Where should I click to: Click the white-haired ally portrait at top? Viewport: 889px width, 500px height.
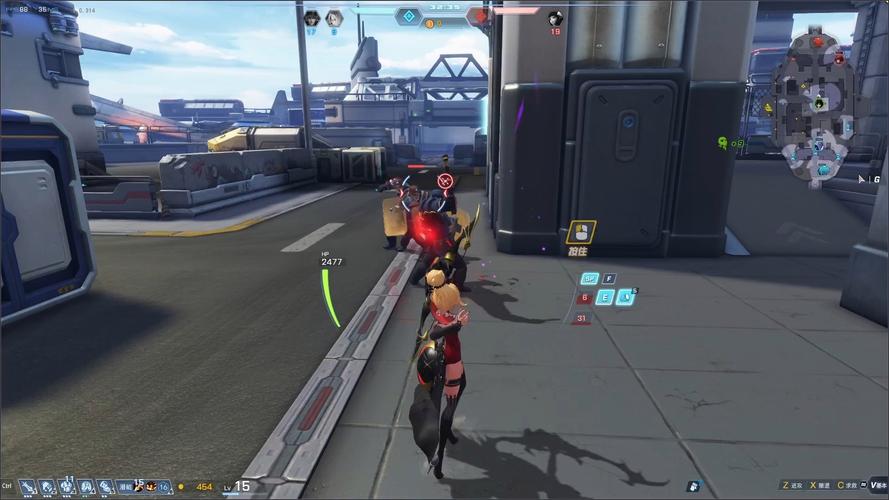[334, 17]
